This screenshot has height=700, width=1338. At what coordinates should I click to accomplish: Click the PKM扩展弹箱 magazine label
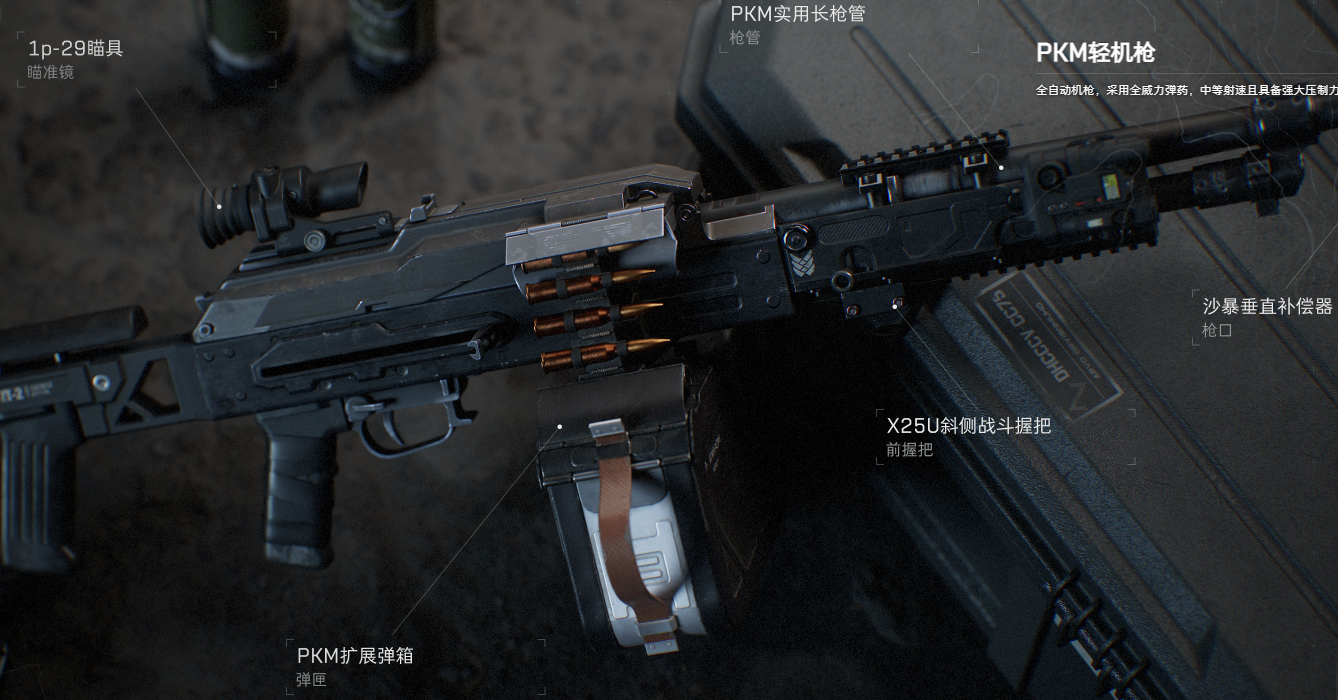[x=354, y=656]
